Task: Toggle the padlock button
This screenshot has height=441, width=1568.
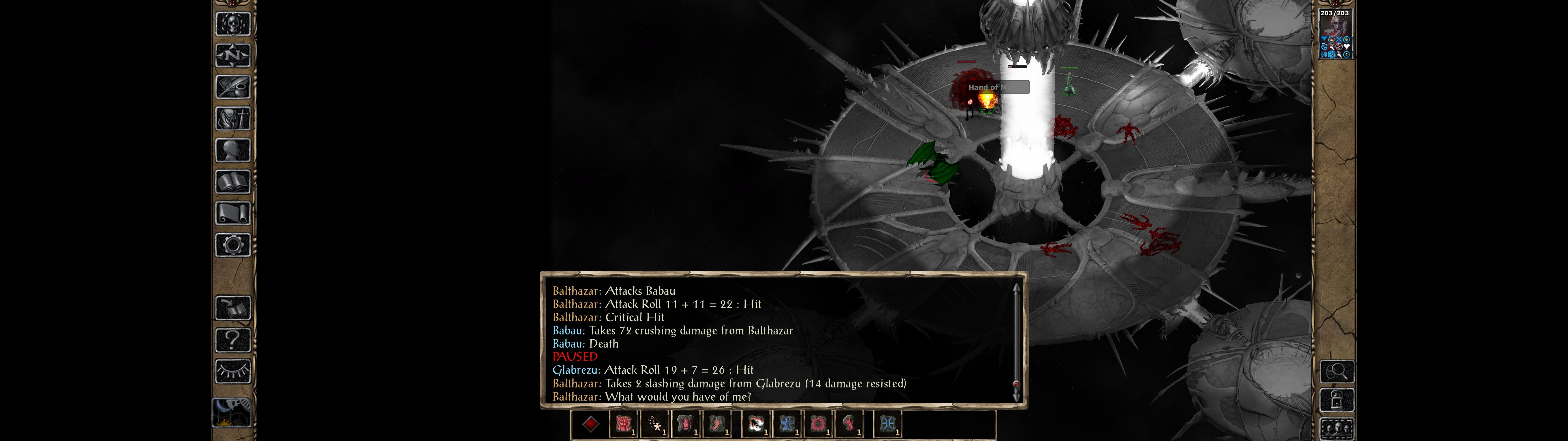Action: click(1337, 400)
